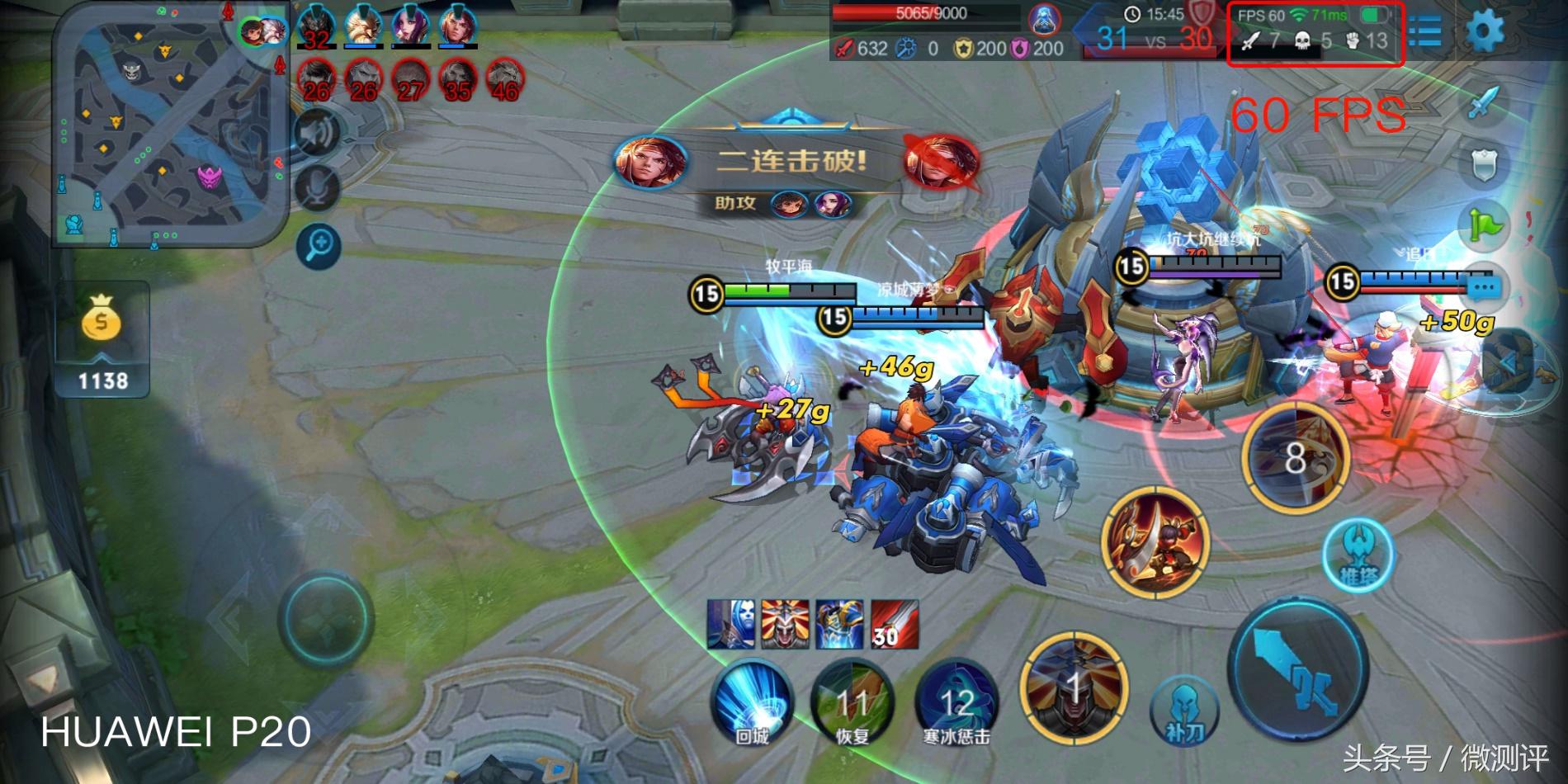Image resolution: width=1568 pixels, height=784 pixels.
Task: Send the green flag gather signal
Action: tap(1485, 224)
